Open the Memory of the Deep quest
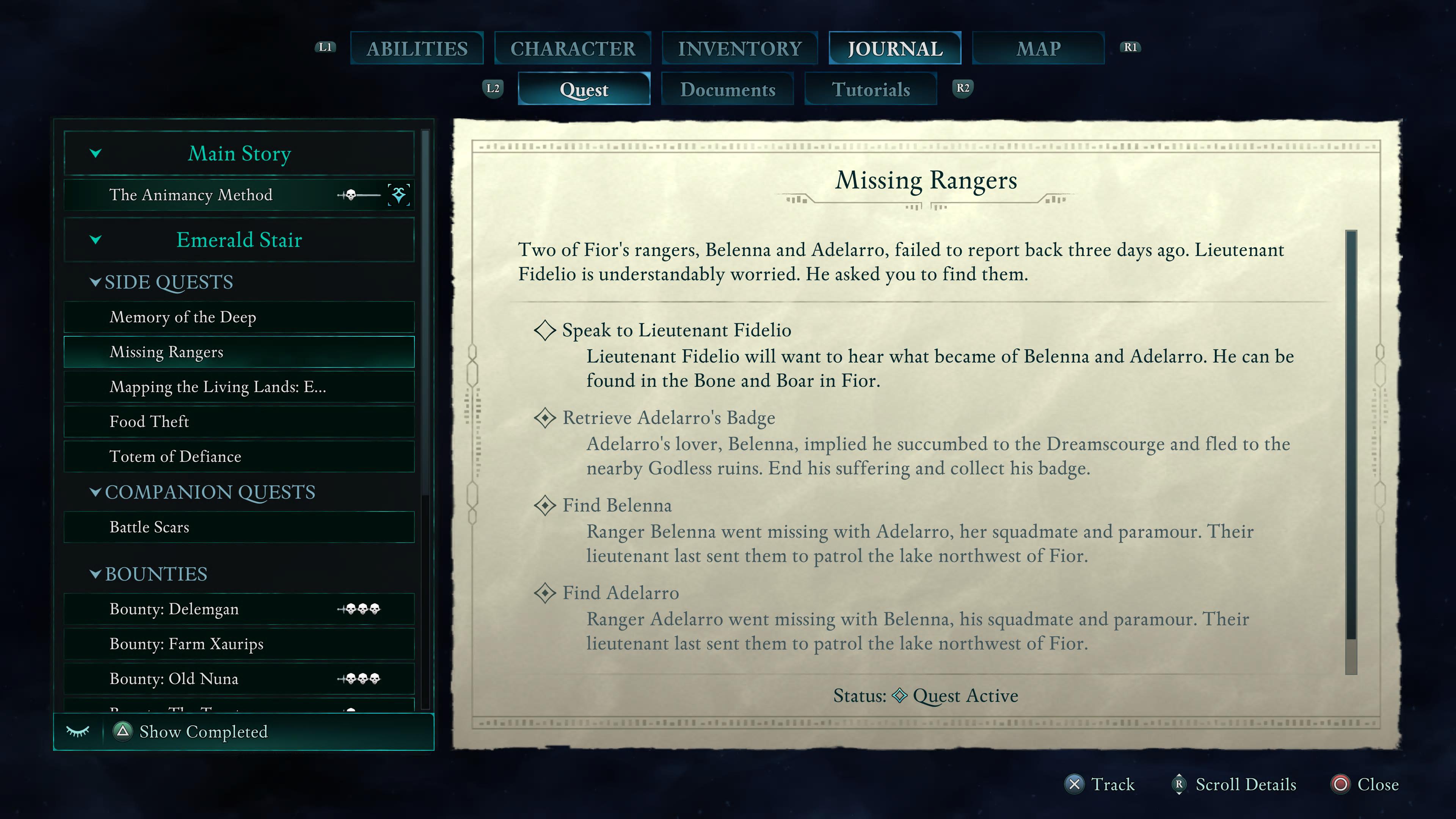 182,317
